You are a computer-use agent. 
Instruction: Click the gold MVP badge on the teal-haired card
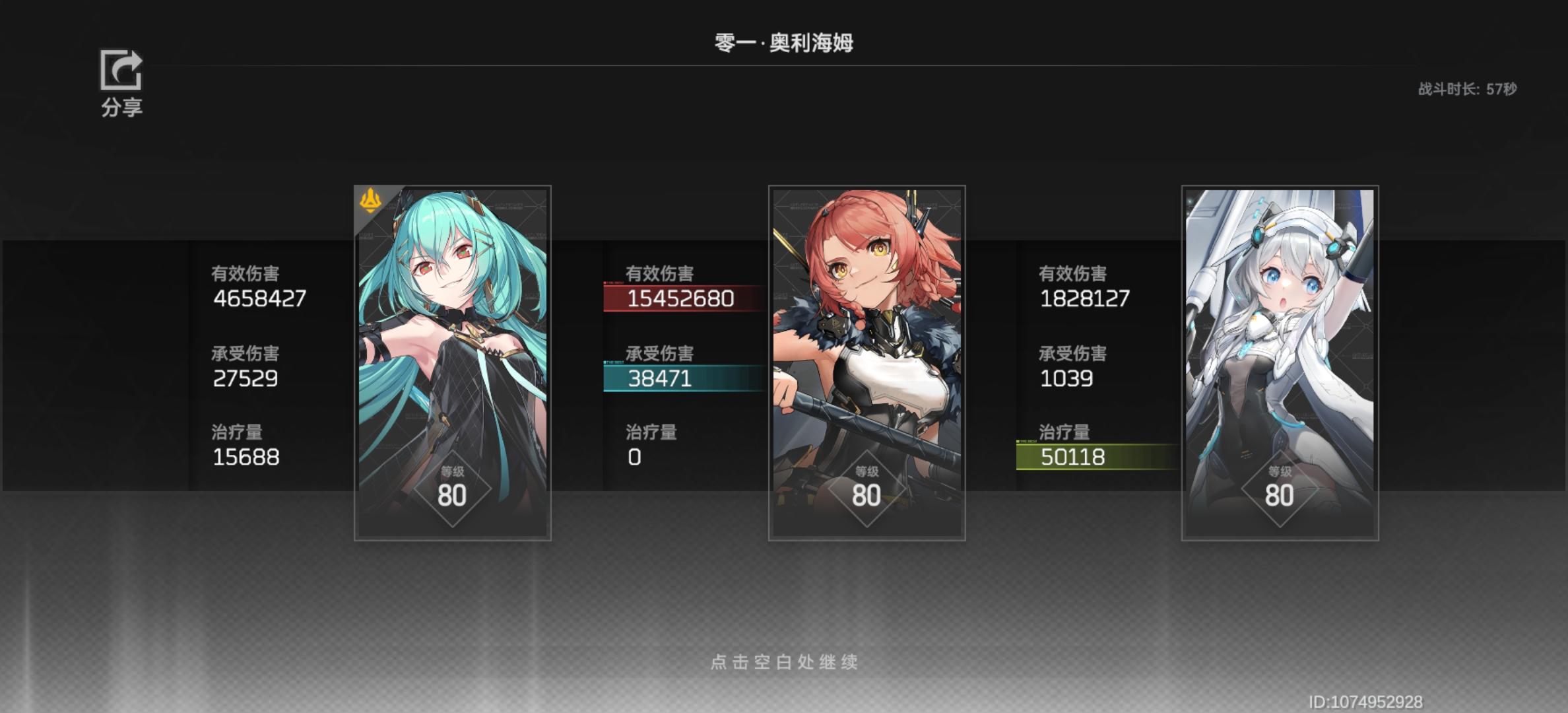(372, 201)
